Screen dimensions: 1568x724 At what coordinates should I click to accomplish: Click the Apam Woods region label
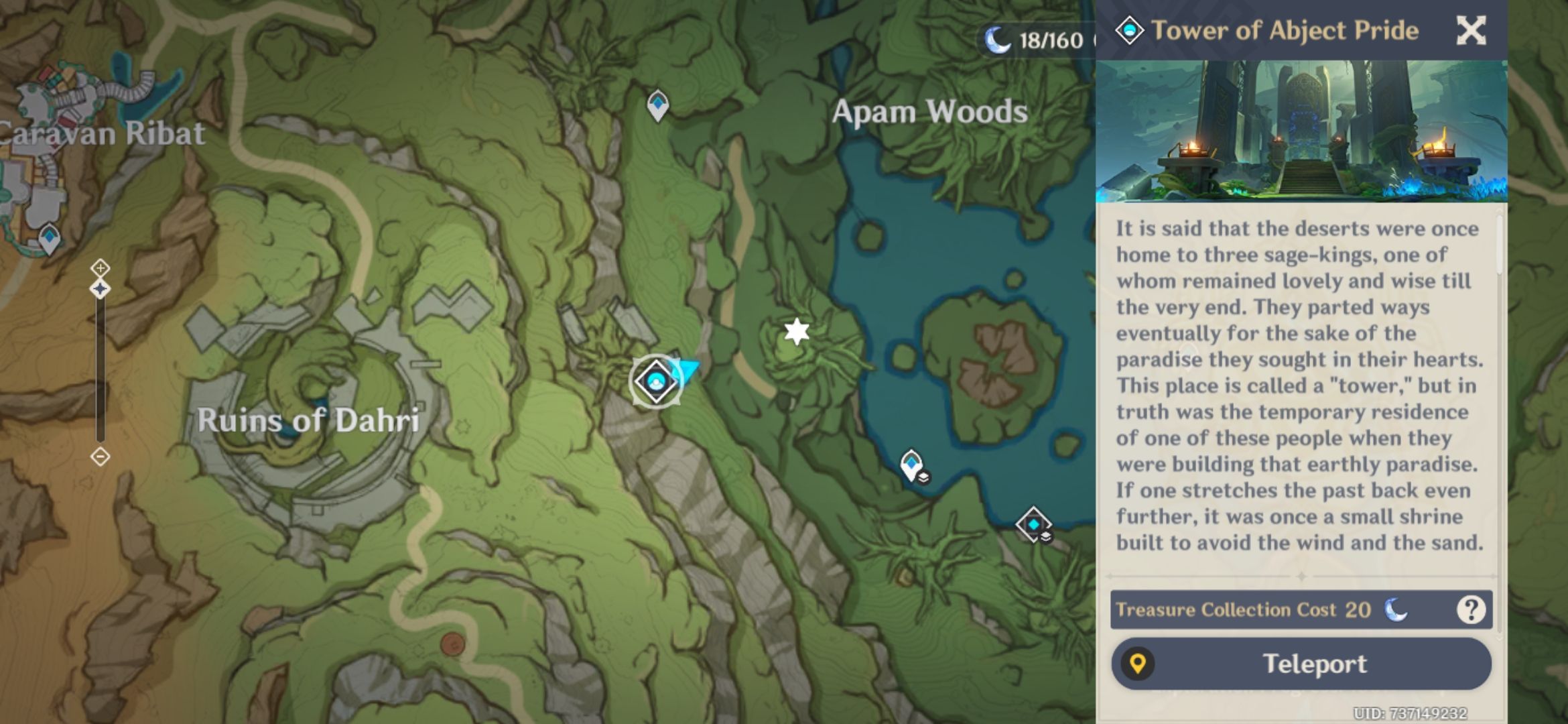click(x=929, y=113)
